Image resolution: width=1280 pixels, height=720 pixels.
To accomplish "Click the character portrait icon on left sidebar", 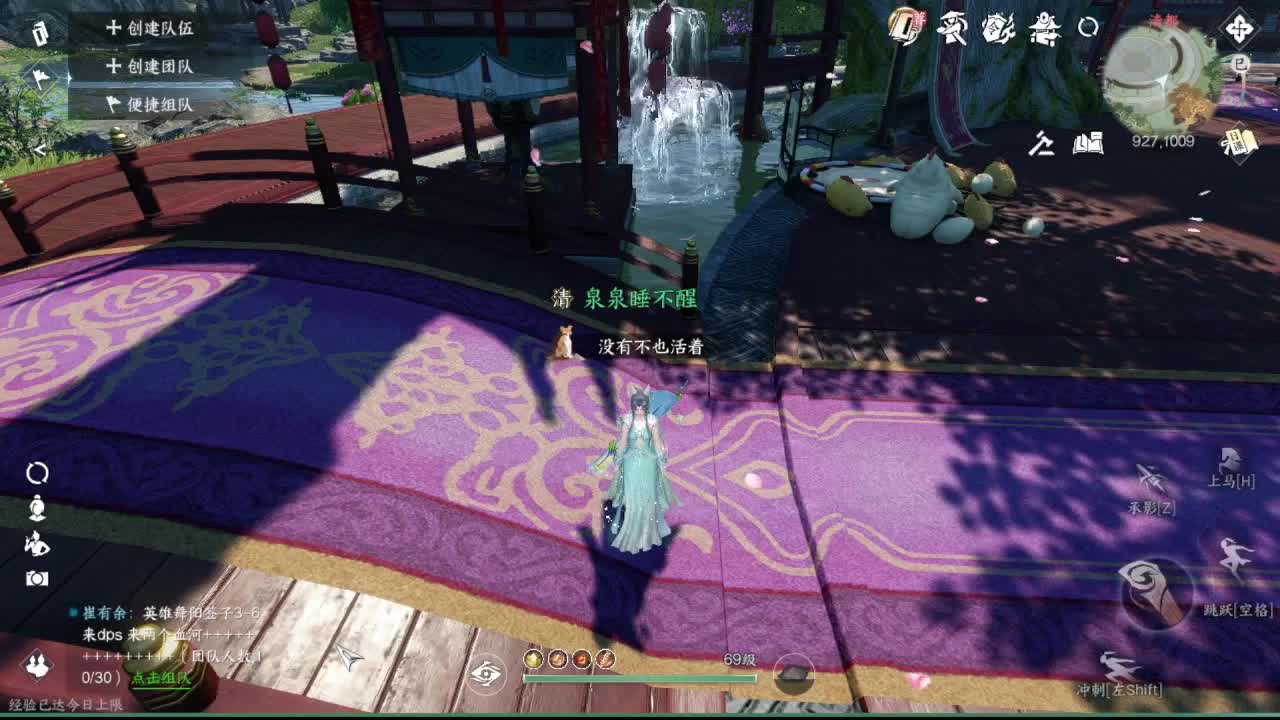I will [x=37, y=509].
